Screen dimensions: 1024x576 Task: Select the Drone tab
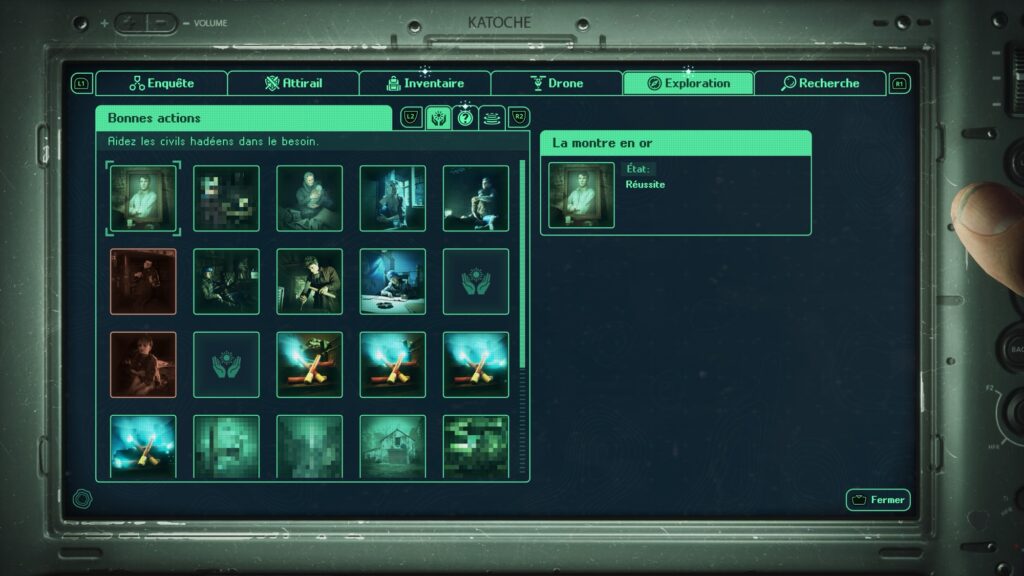coord(556,84)
